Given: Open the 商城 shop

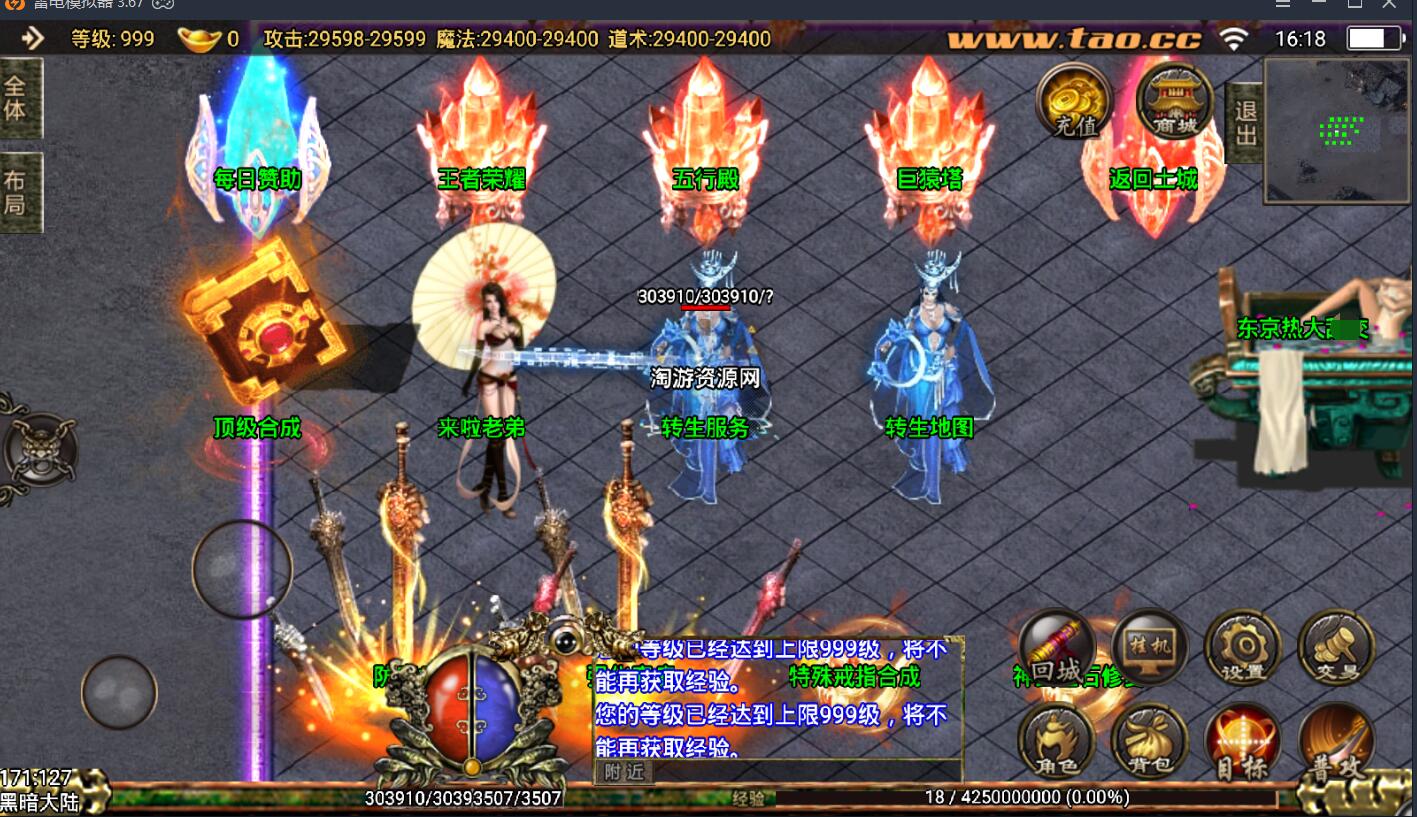Looking at the screenshot, I should 1174,101.
